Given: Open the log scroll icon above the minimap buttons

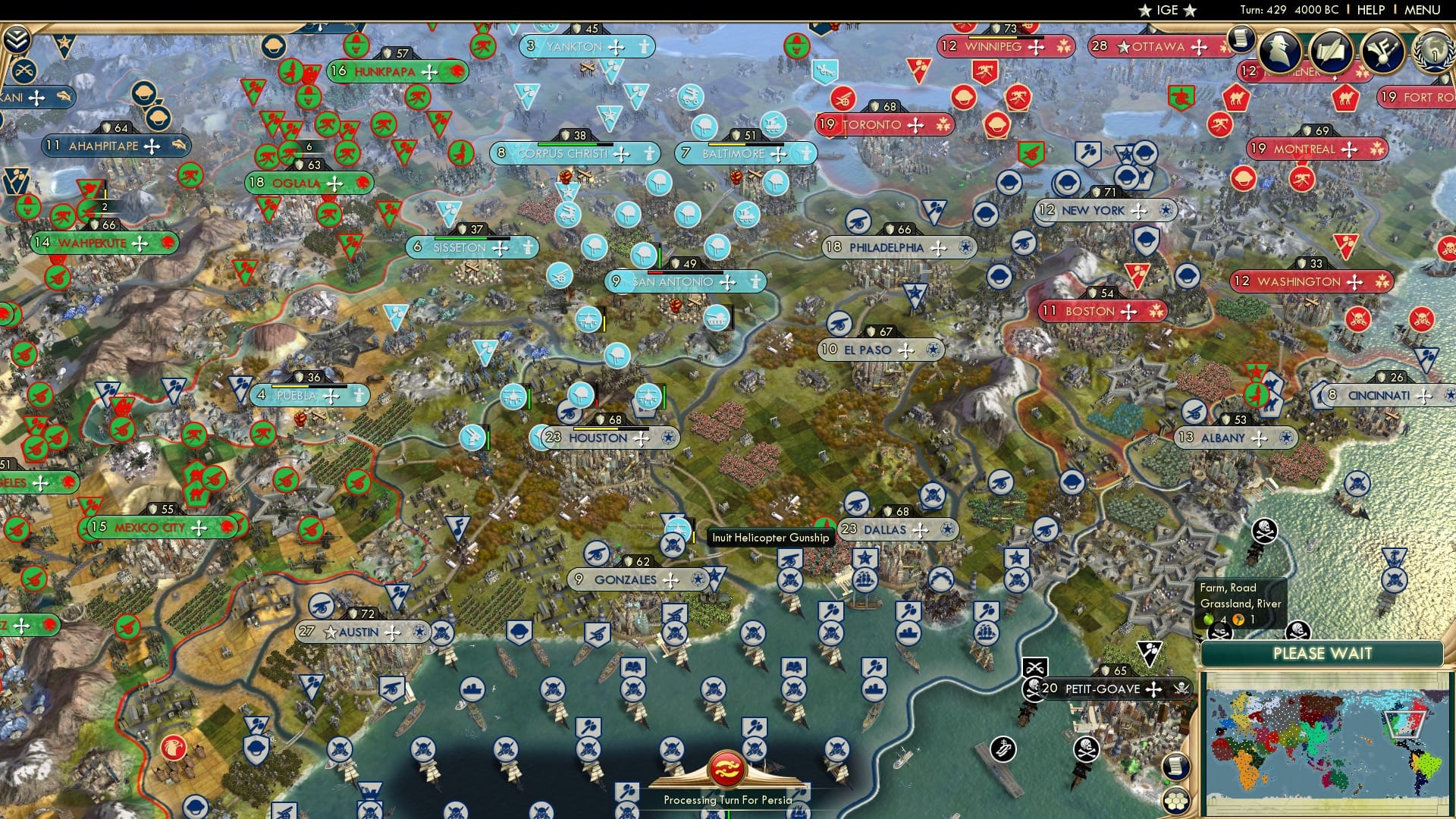Looking at the screenshot, I should (x=1175, y=766).
